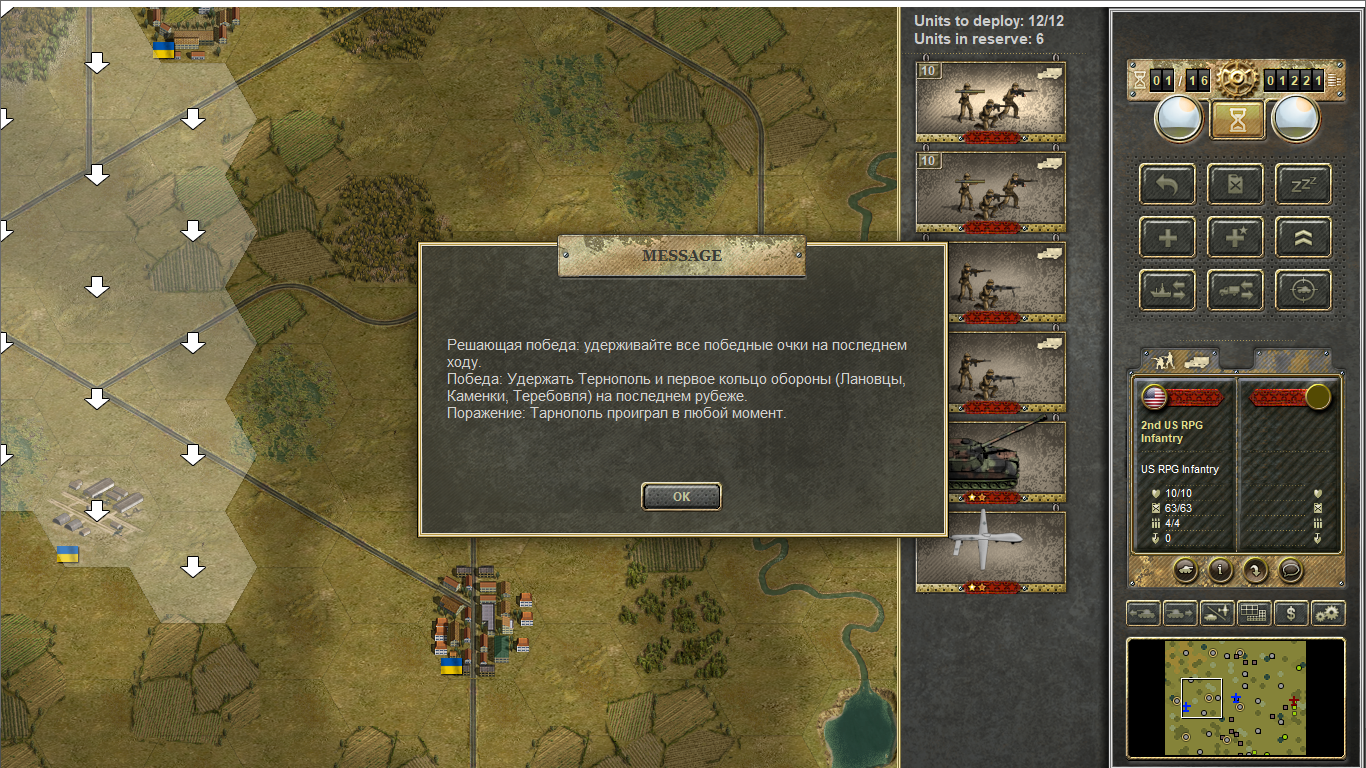Put the unit to sleep with Zzz button

[1303, 184]
